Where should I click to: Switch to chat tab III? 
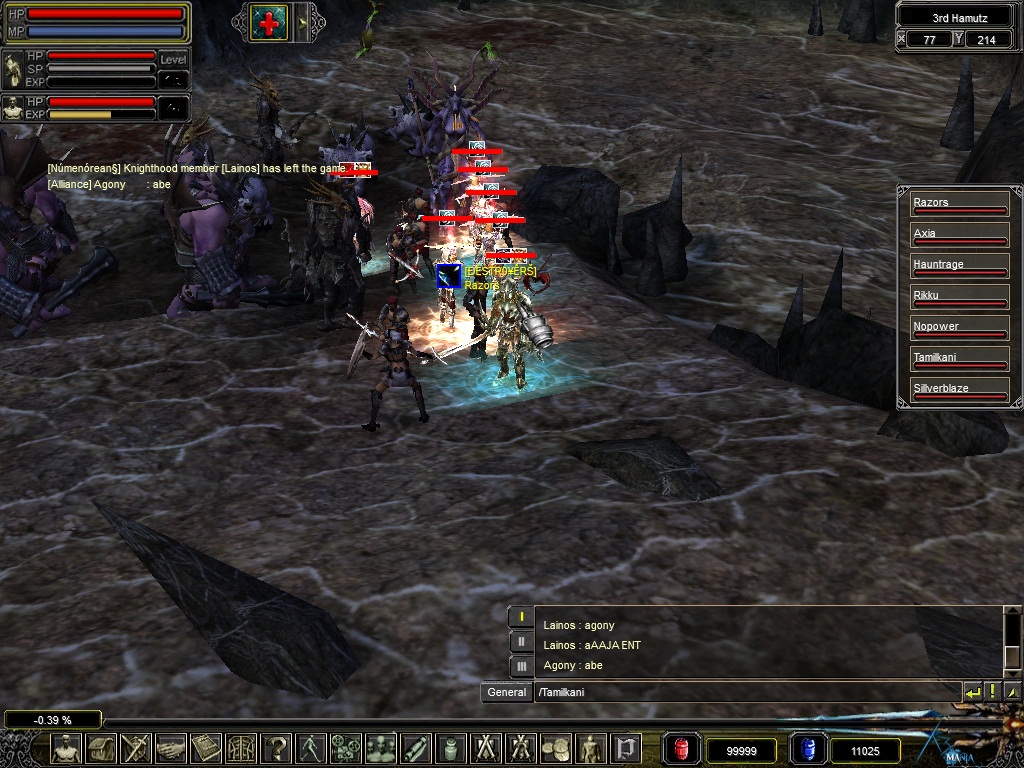tap(521, 666)
